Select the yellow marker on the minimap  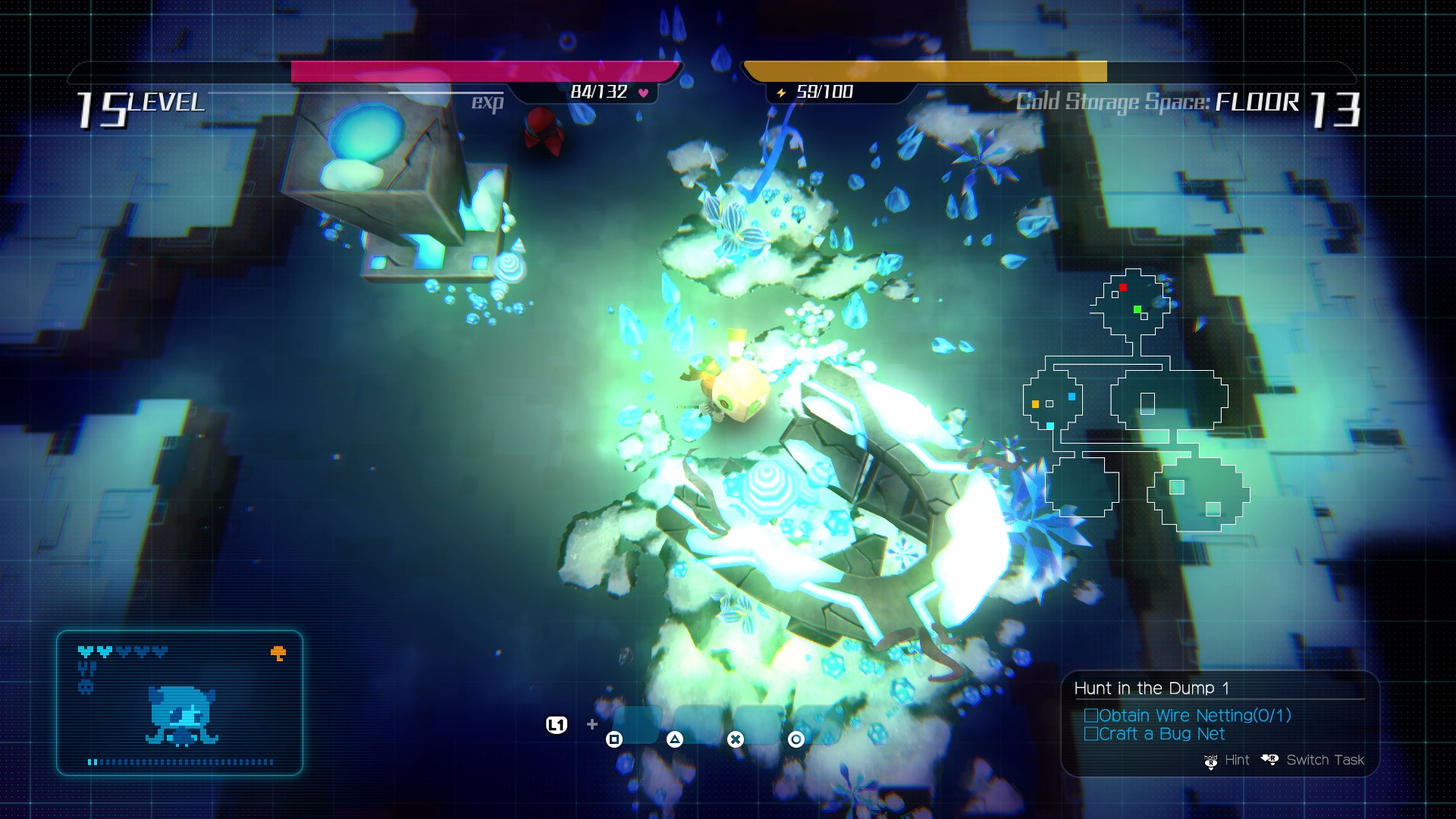coord(1035,404)
